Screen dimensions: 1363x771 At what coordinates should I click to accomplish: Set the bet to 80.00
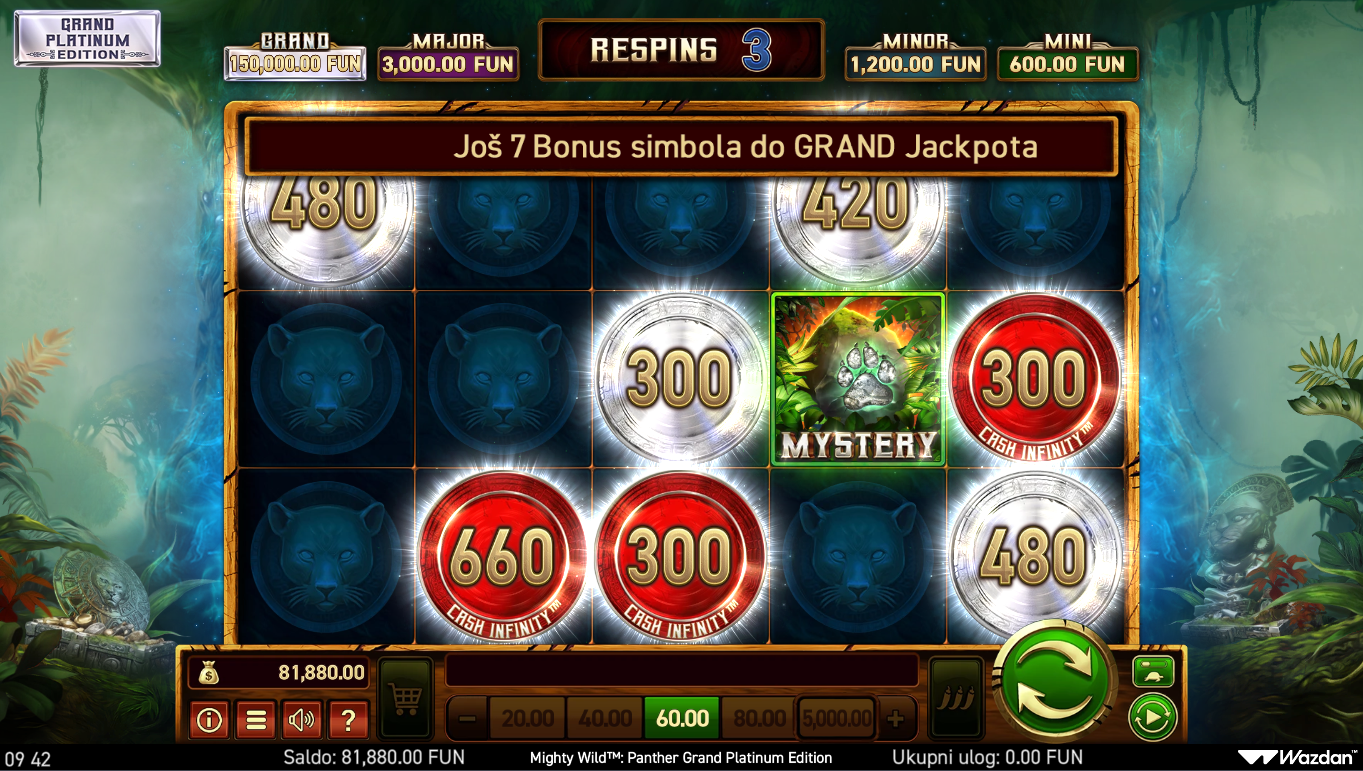click(759, 718)
